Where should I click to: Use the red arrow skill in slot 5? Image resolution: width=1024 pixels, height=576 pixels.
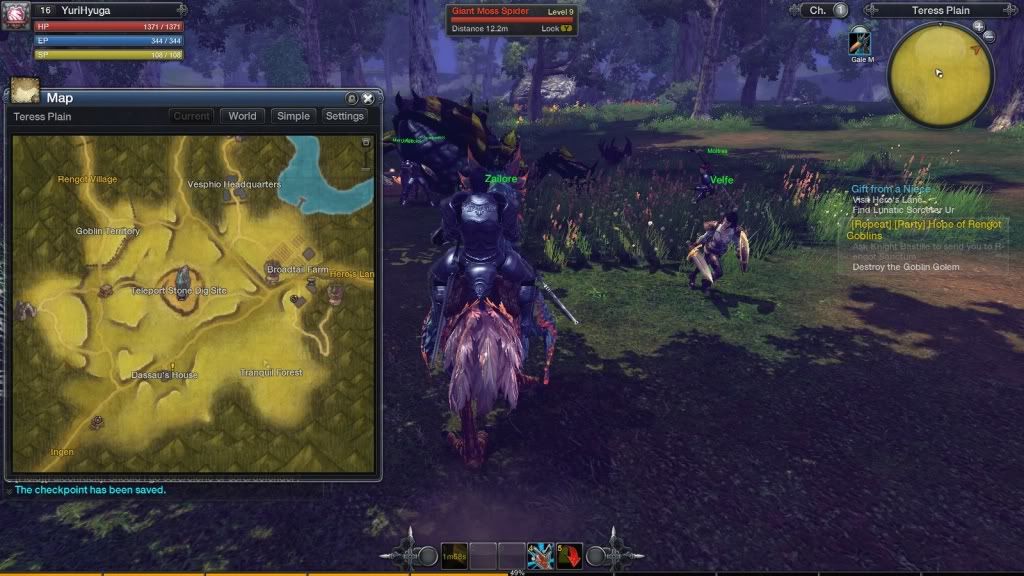[569, 556]
